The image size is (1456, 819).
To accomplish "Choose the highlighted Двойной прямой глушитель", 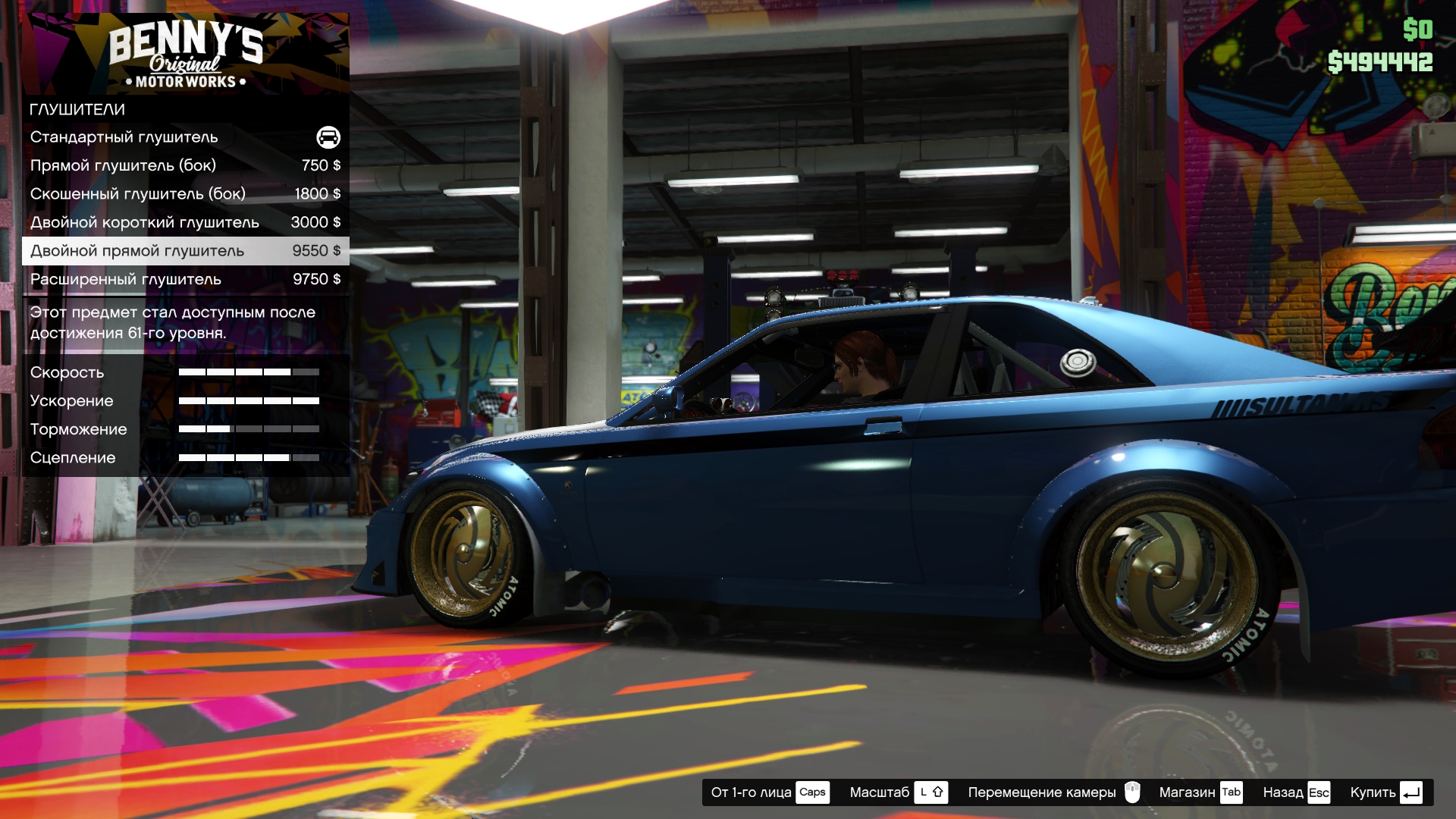I will [x=185, y=251].
